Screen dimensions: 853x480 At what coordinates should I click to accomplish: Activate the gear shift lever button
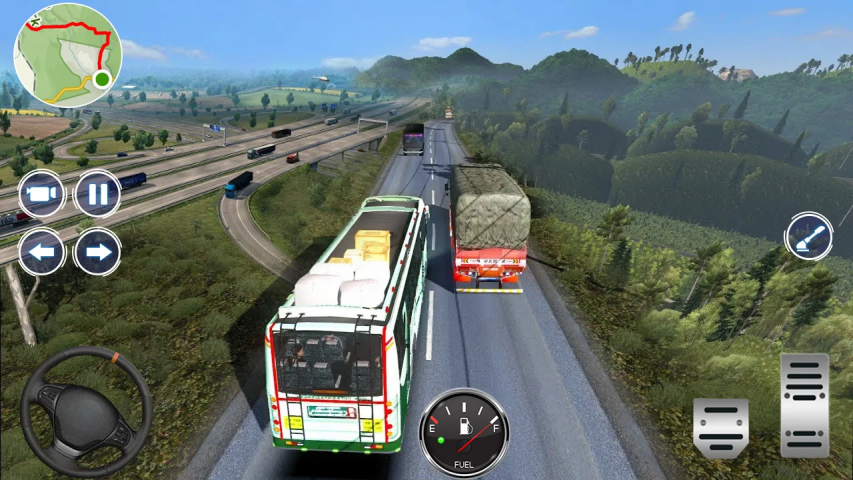[808, 238]
